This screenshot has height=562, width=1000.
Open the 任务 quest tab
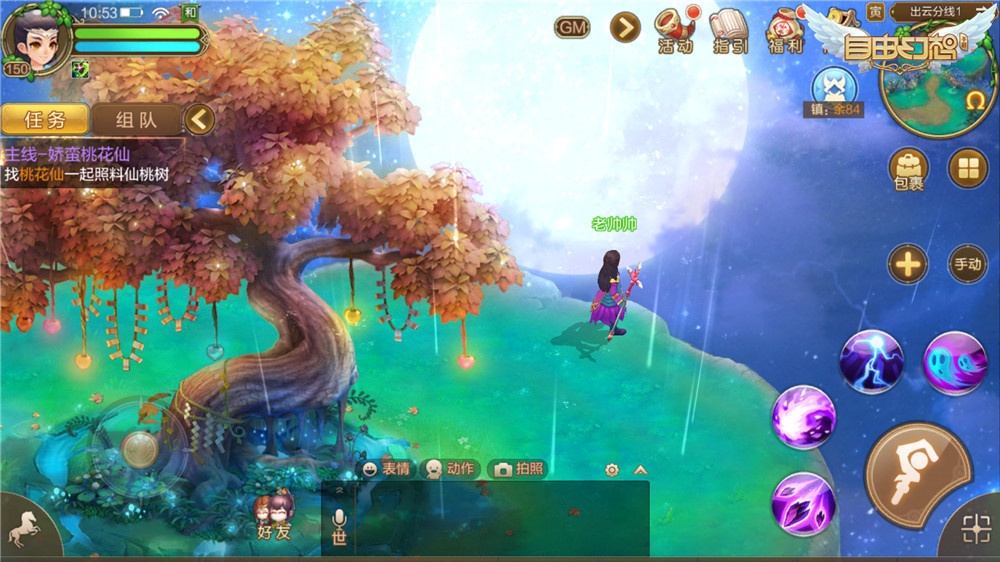point(43,120)
